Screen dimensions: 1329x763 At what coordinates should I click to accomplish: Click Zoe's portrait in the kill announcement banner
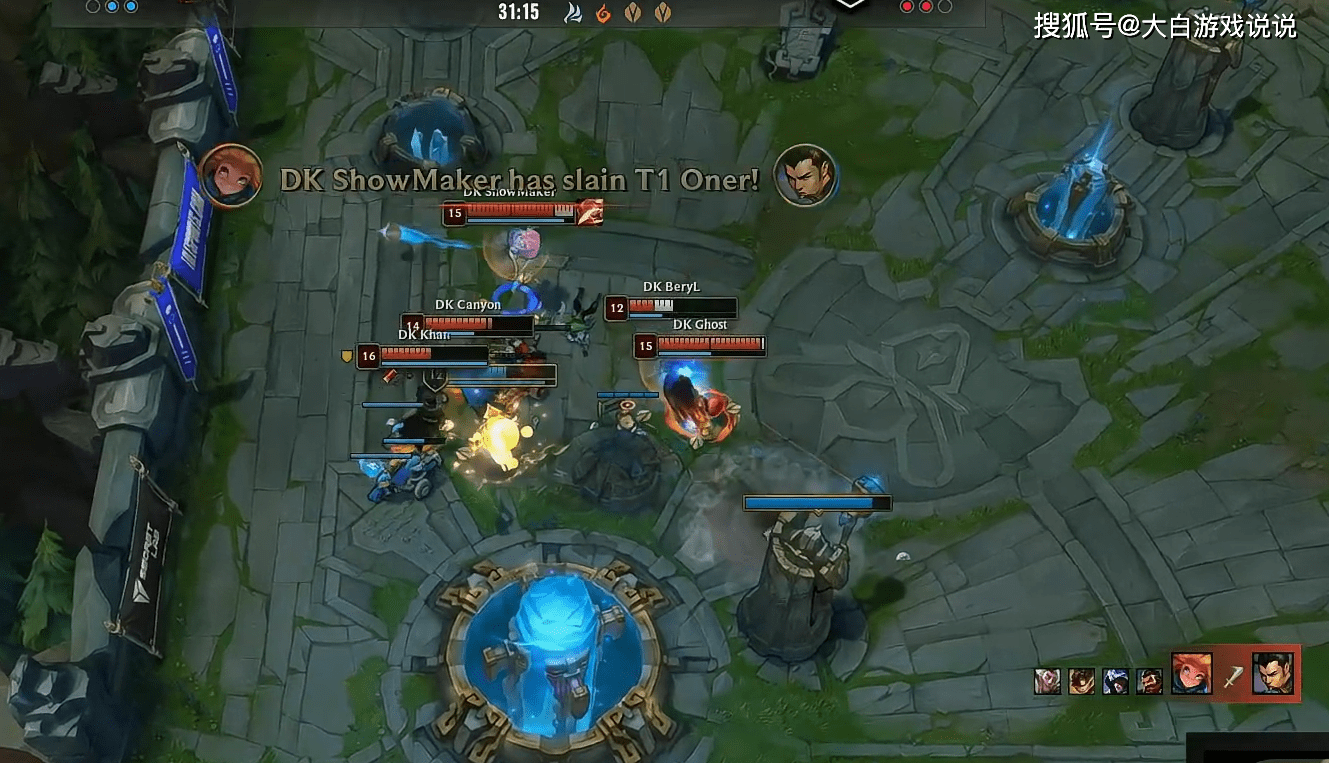[231, 175]
